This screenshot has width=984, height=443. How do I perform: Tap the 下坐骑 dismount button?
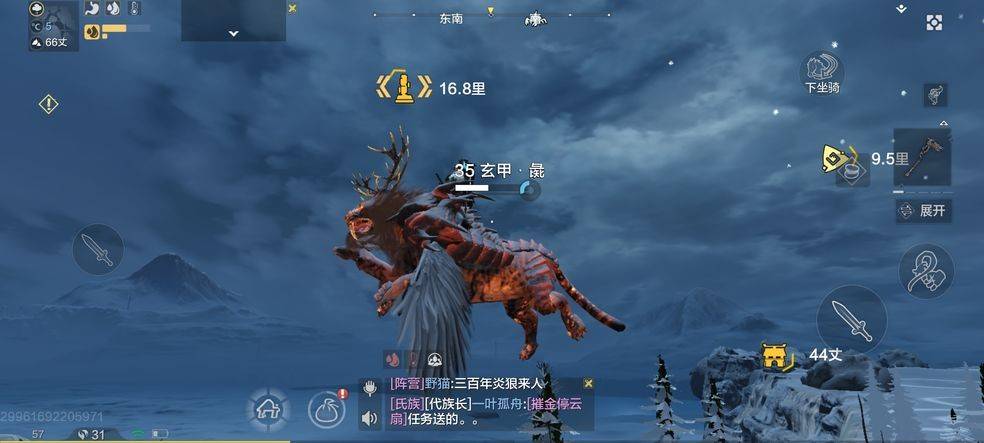coord(821,72)
